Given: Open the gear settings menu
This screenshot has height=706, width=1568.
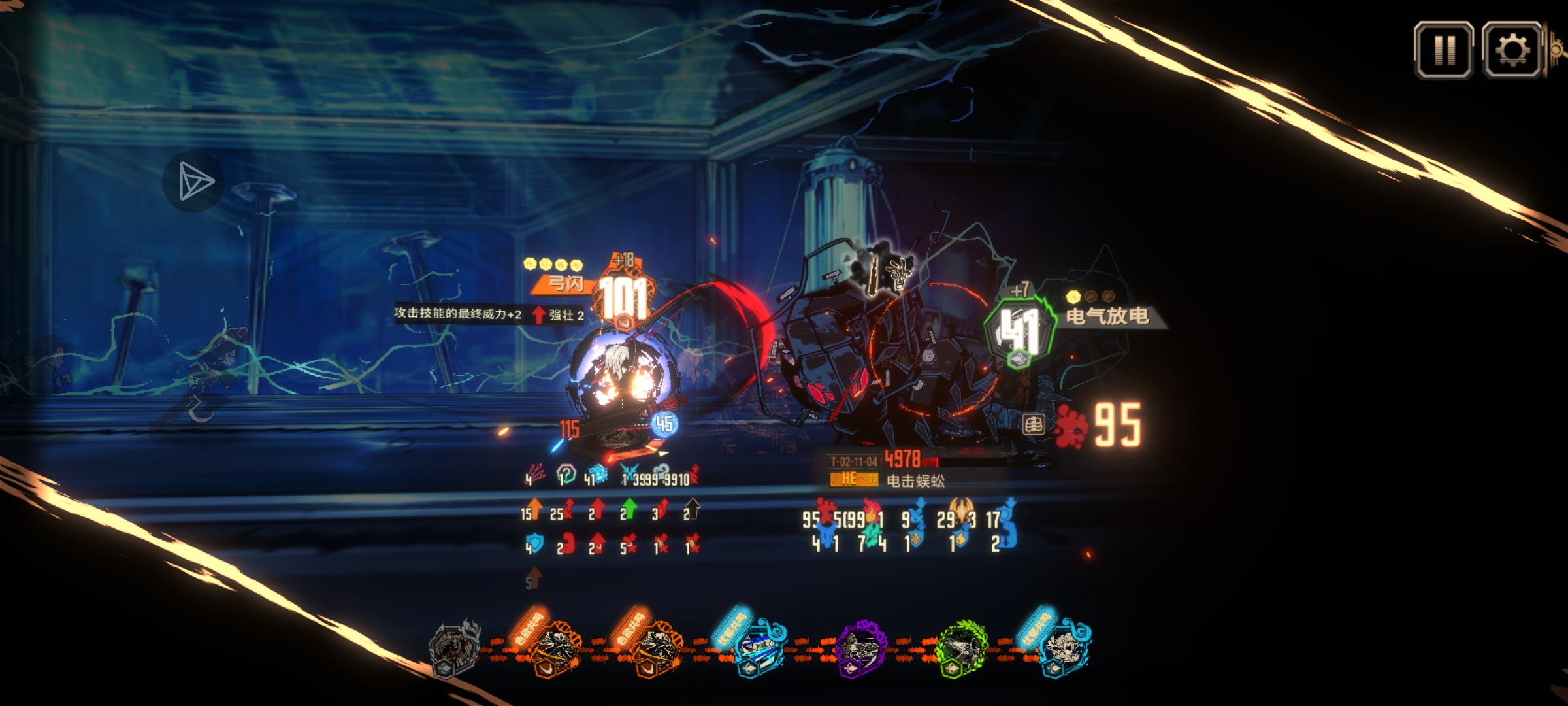Looking at the screenshot, I should pos(1512,50).
